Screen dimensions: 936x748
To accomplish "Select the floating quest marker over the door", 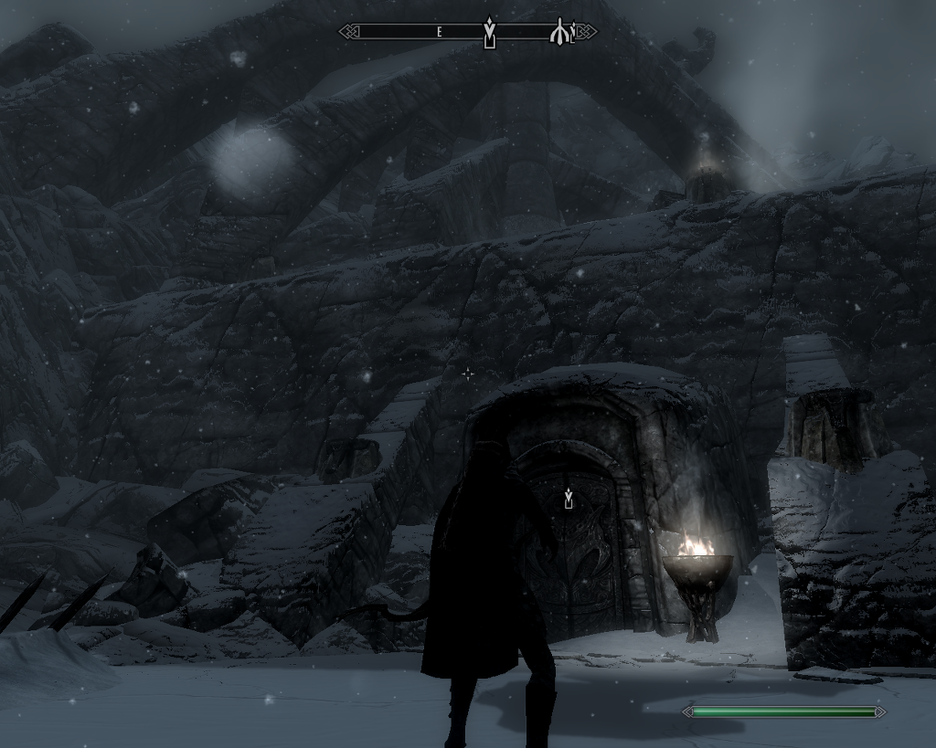I will (x=568, y=497).
